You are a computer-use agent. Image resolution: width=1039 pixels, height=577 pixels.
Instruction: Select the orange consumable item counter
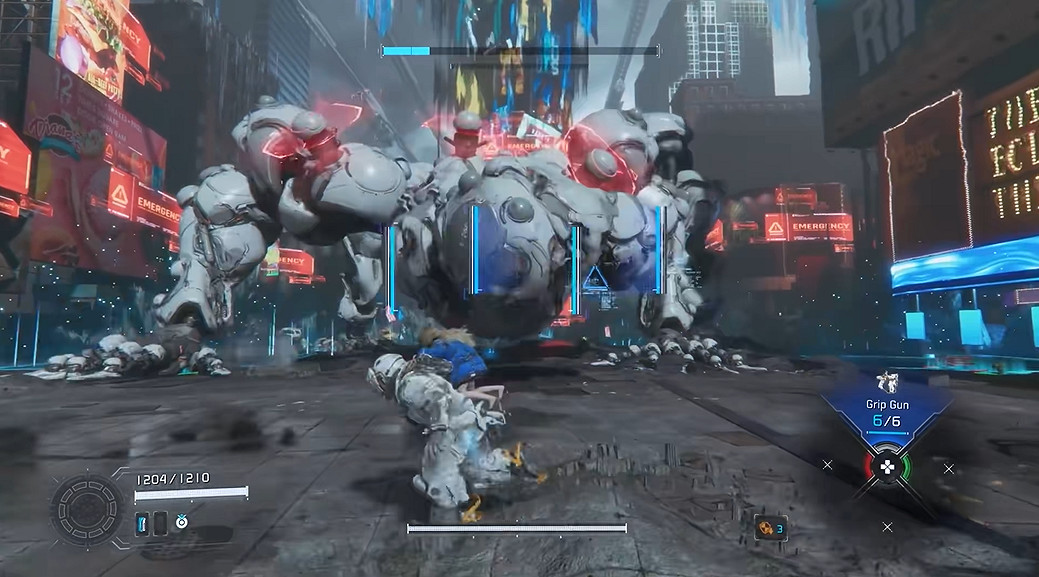[x=768, y=527]
